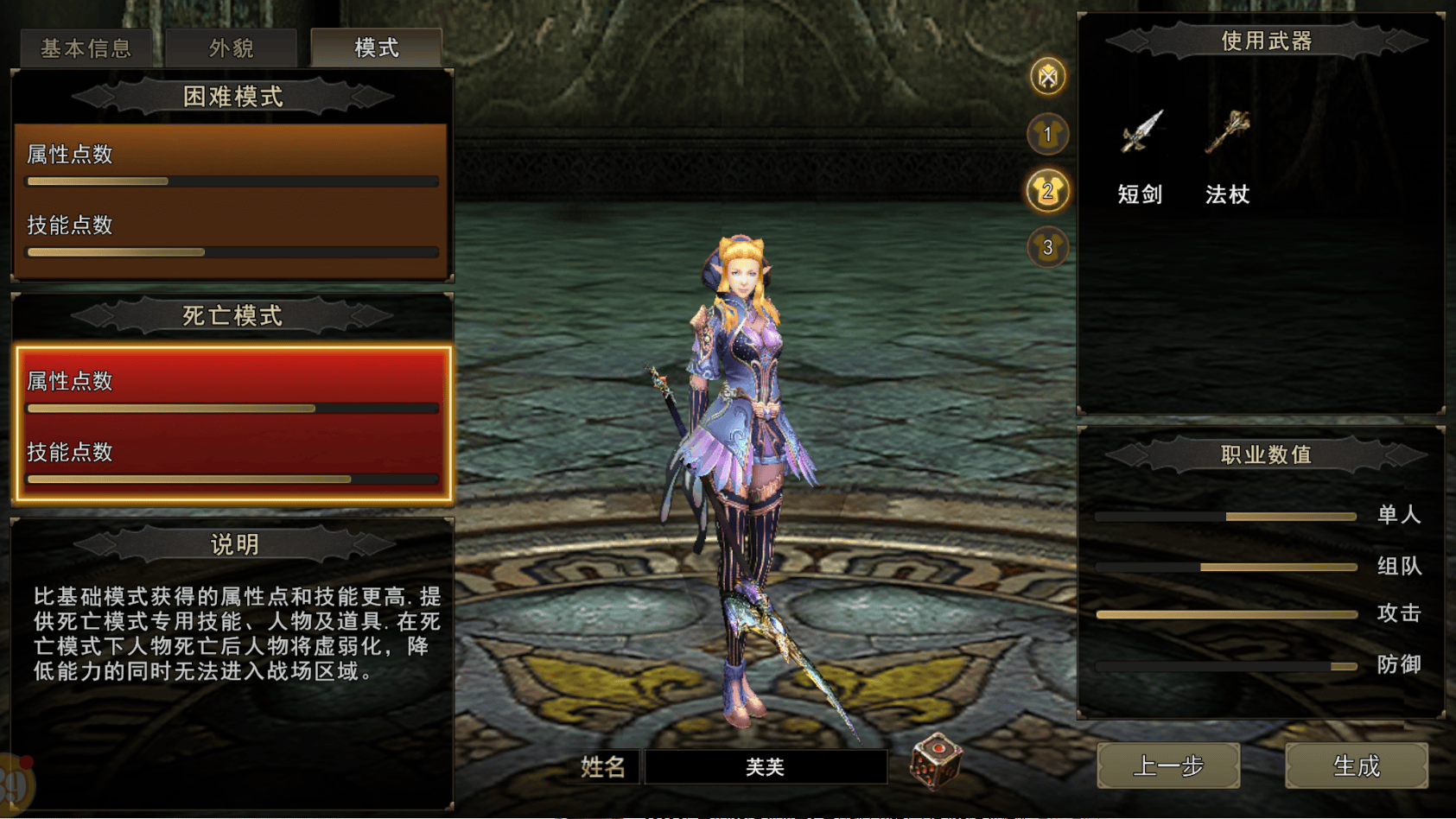Open the 外貌 appearance tab
The height and width of the screenshot is (819, 1456).
(232, 48)
